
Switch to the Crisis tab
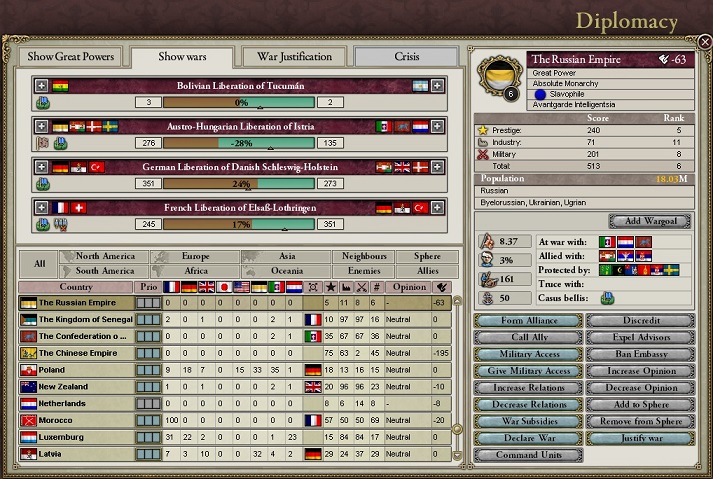click(407, 57)
